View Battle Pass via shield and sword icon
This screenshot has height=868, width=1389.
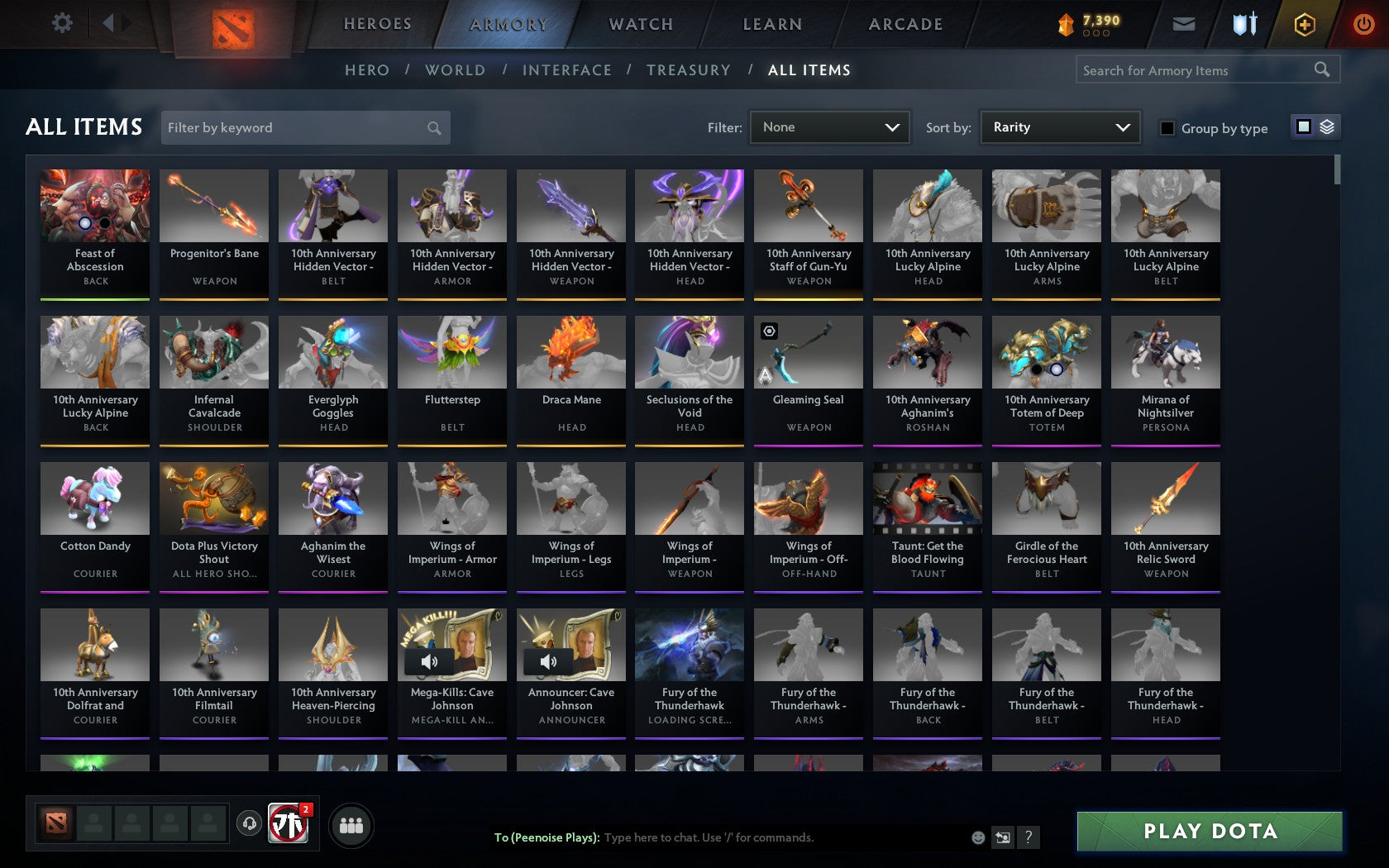[x=1245, y=24]
